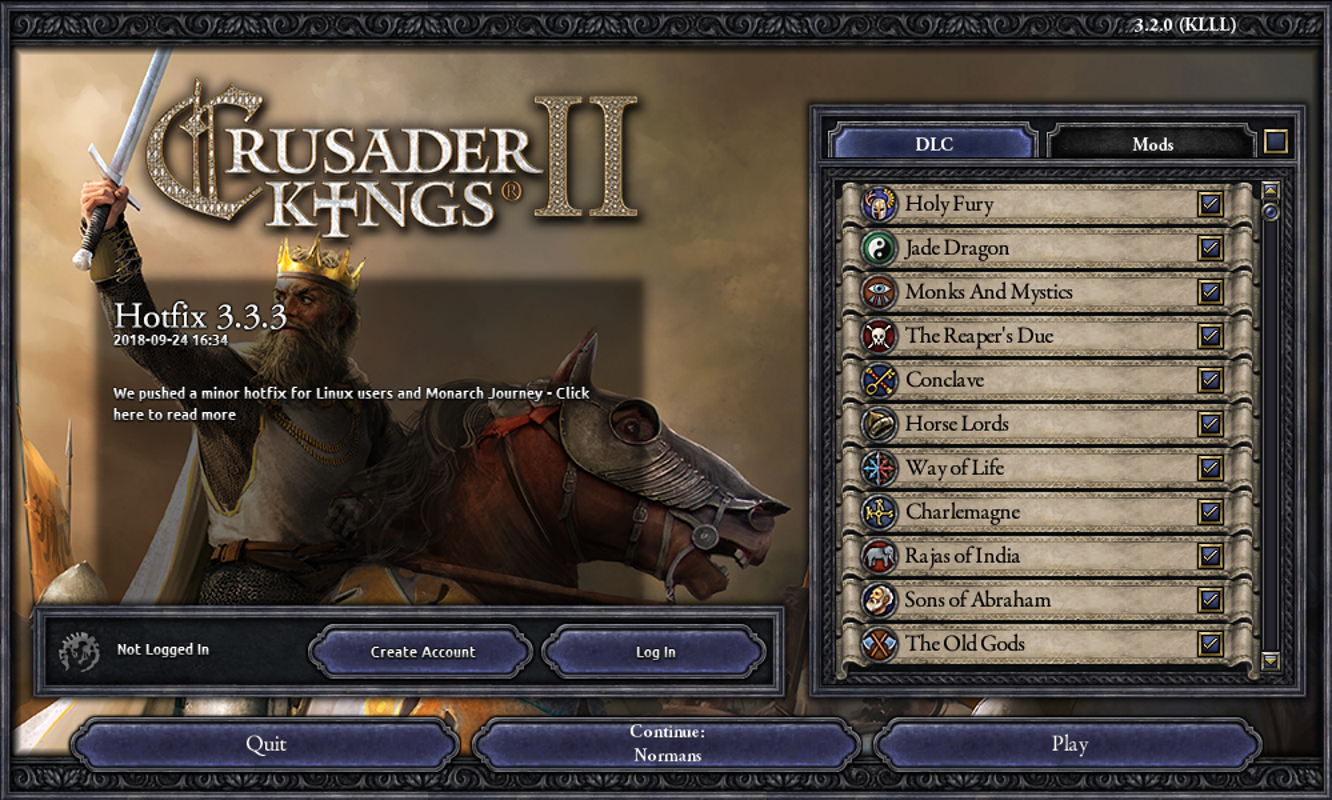
Task: Log in to your Paradox account
Action: click(x=655, y=652)
